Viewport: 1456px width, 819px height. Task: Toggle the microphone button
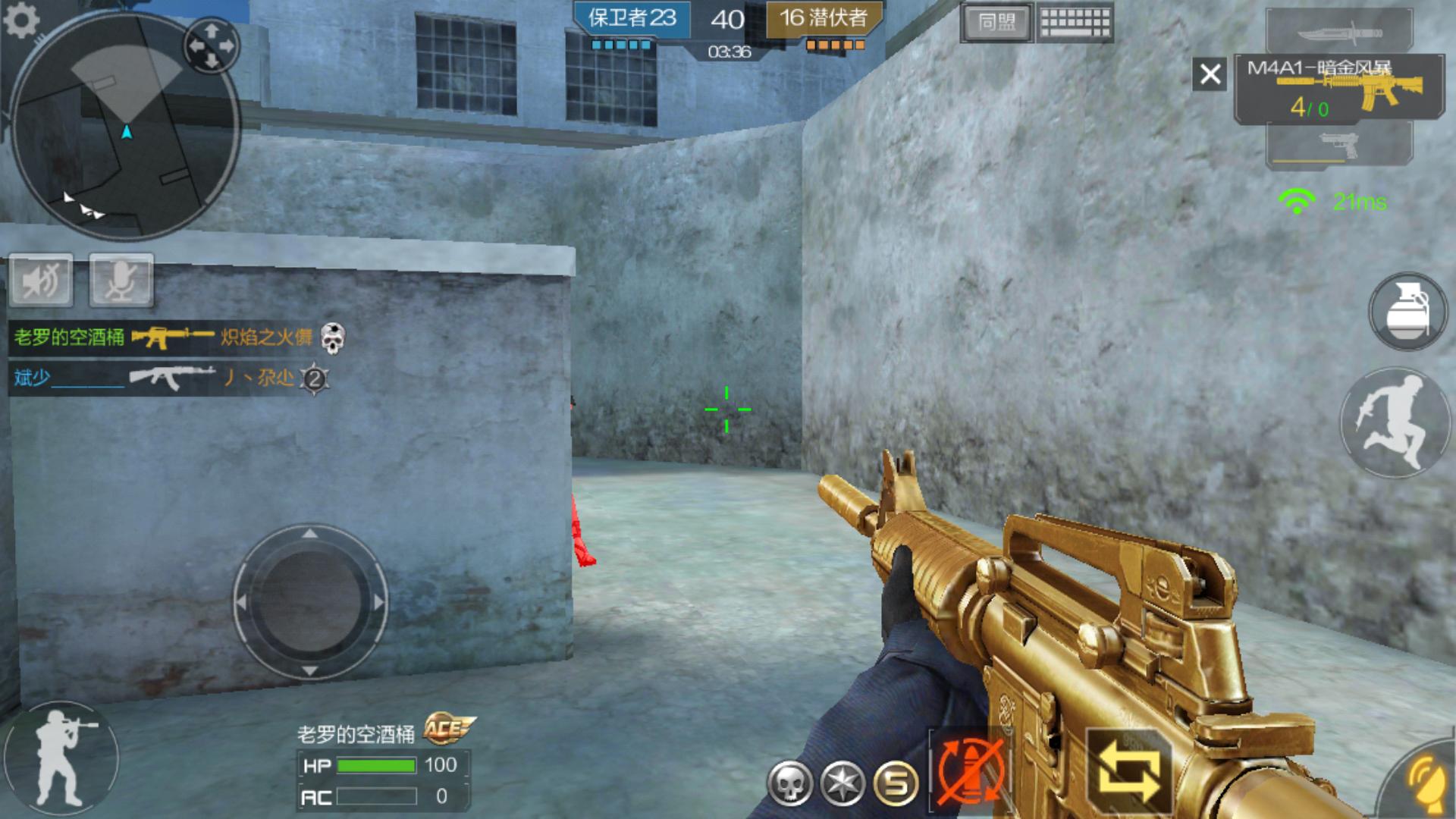[x=121, y=281]
